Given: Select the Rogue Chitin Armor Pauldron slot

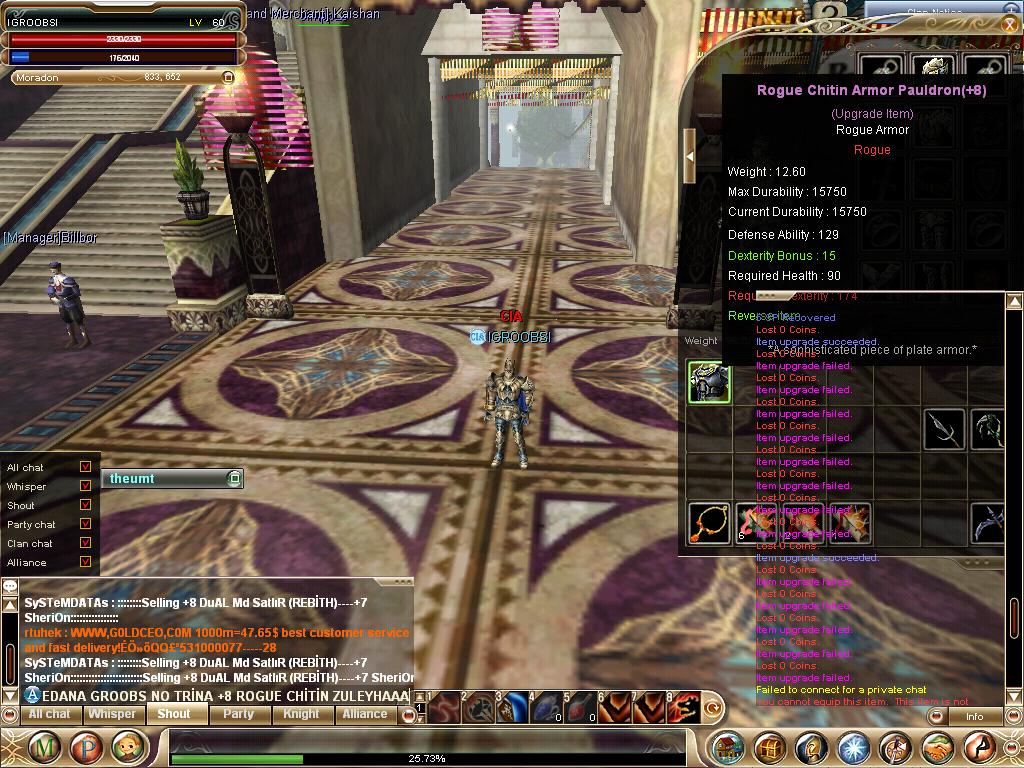Looking at the screenshot, I should [x=709, y=383].
